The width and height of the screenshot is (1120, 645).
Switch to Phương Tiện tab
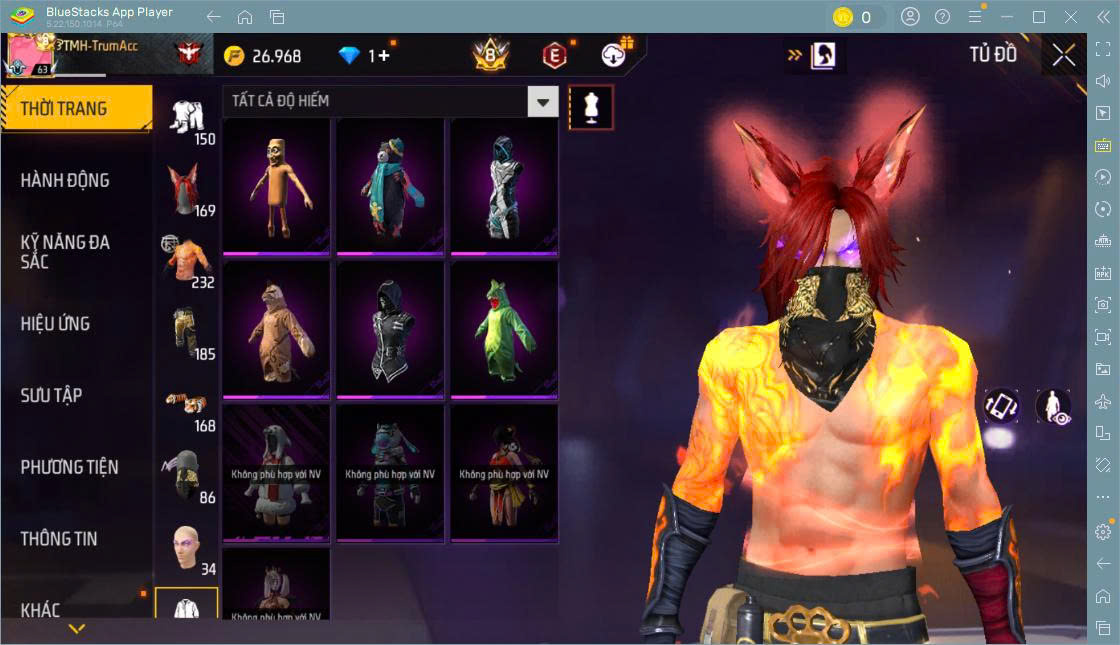pyautogui.click(x=70, y=467)
